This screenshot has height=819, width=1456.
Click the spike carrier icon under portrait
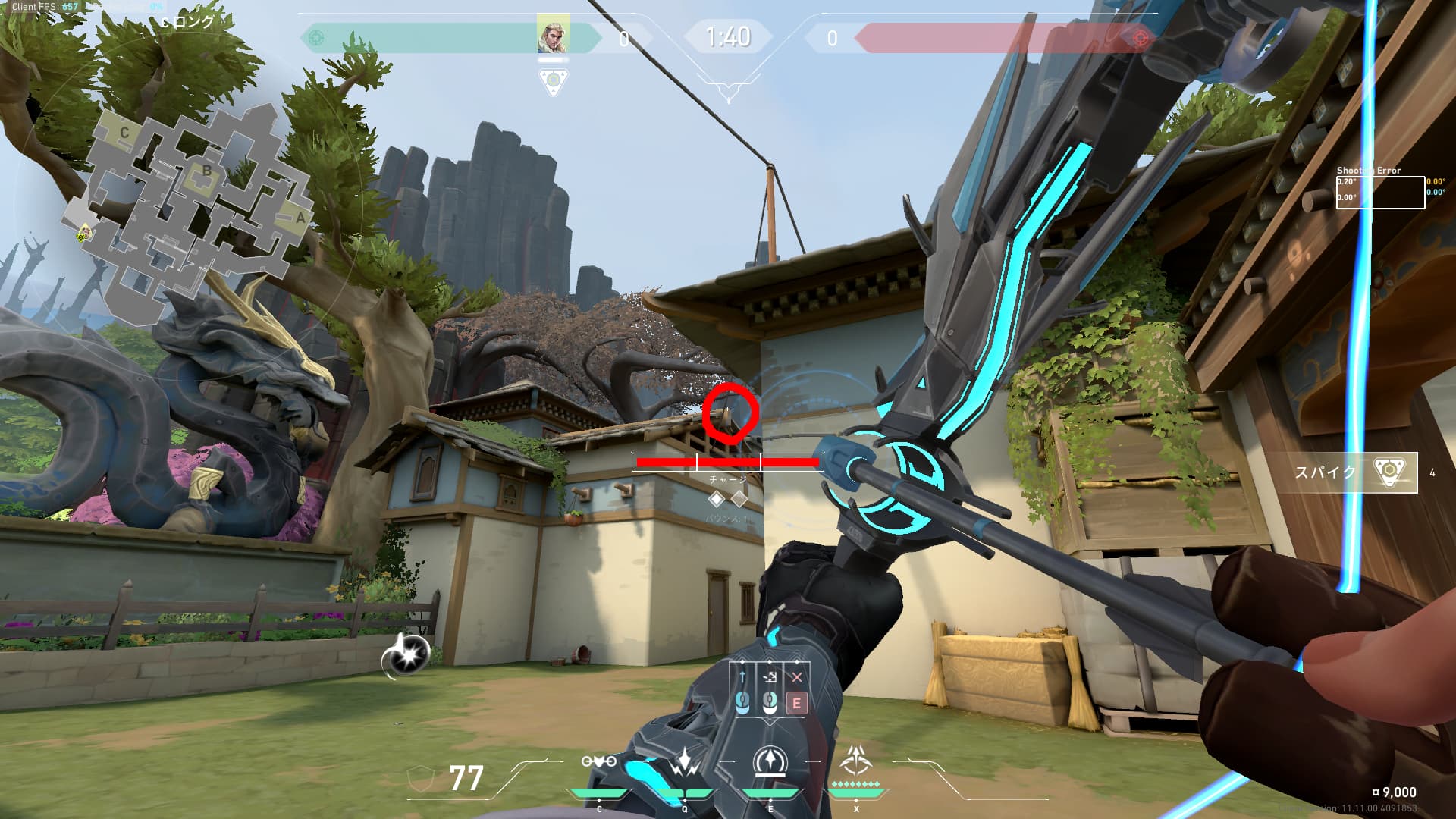point(554,80)
